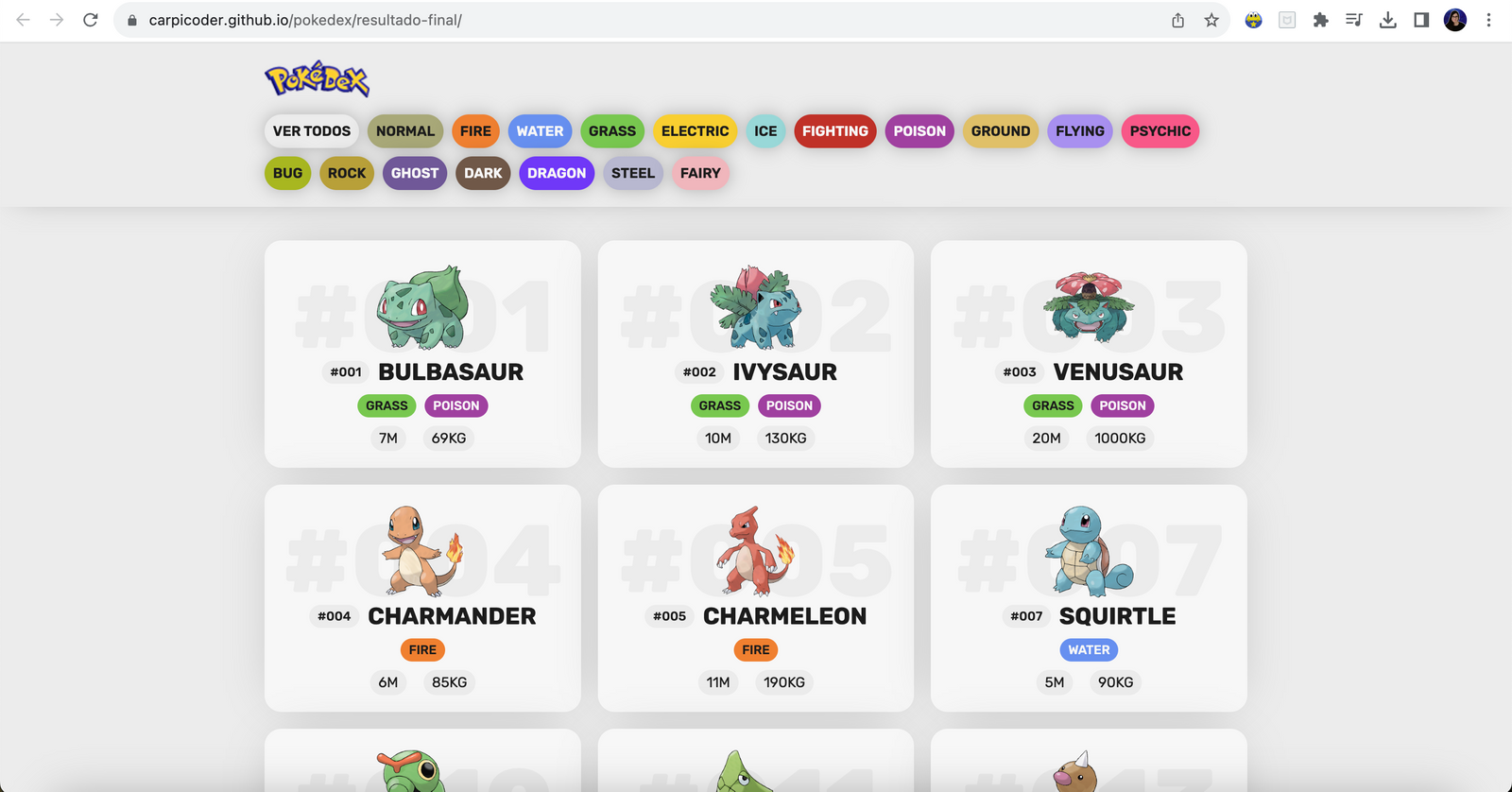The width and height of the screenshot is (1512, 792).
Task: Filter by the Normal type
Action: tap(405, 131)
